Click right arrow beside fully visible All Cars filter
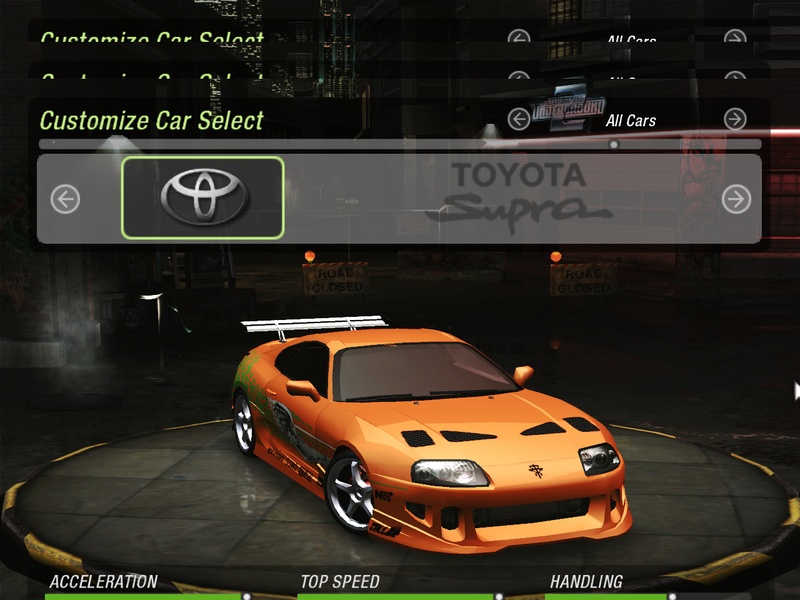 point(735,120)
